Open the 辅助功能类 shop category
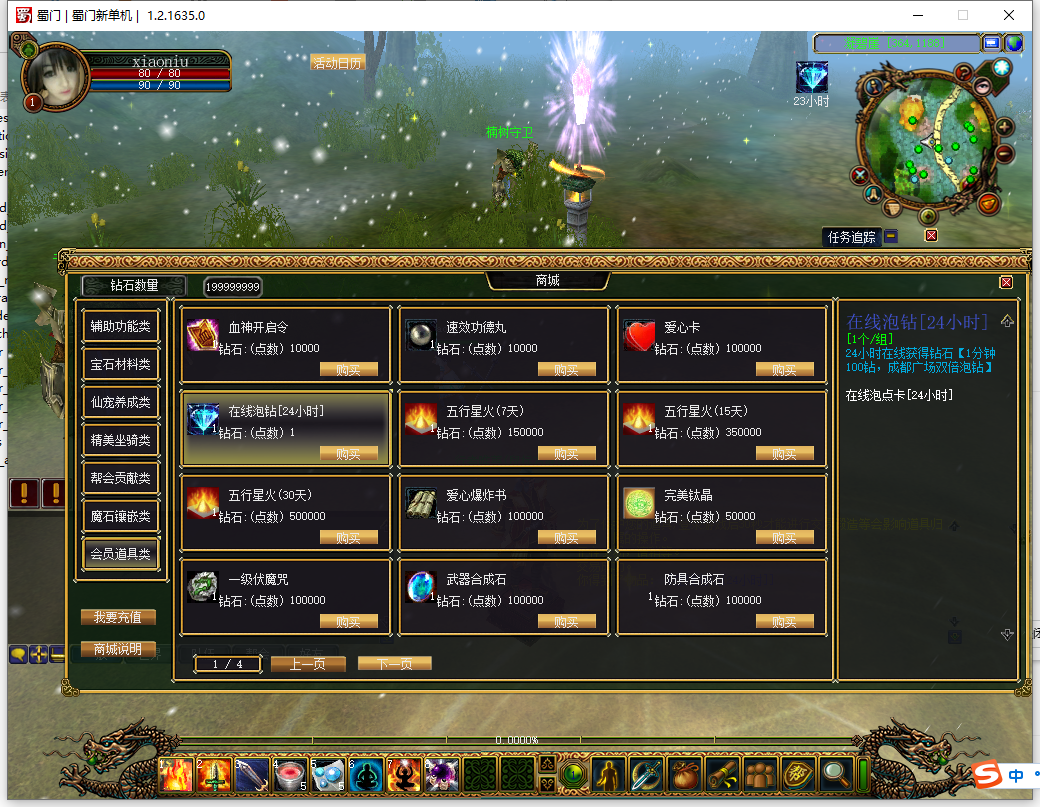This screenshot has width=1040, height=807. (120, 326)
